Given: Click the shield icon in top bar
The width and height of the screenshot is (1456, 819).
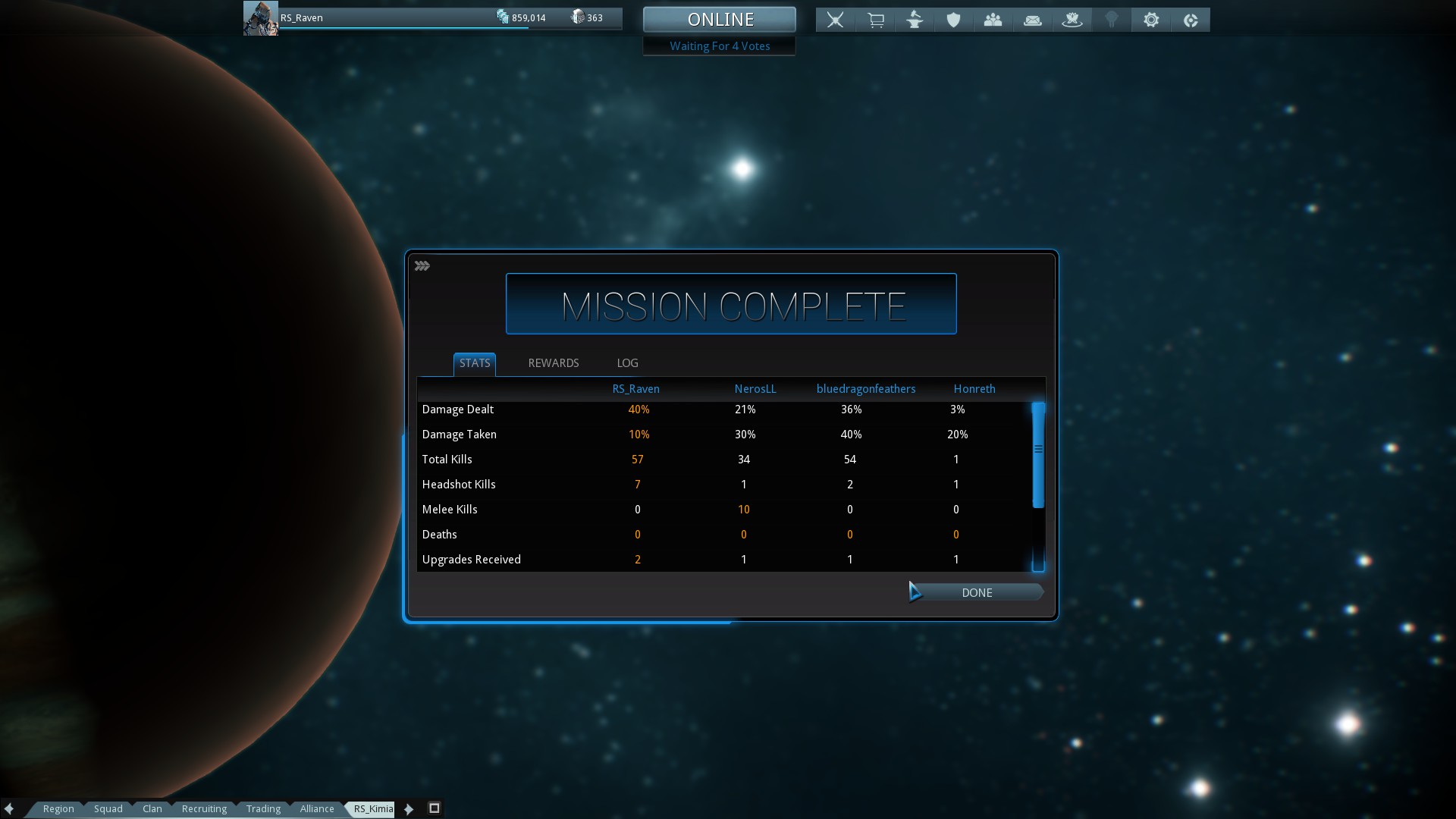Looking at the screenshot, I should (x=953, y=20).
